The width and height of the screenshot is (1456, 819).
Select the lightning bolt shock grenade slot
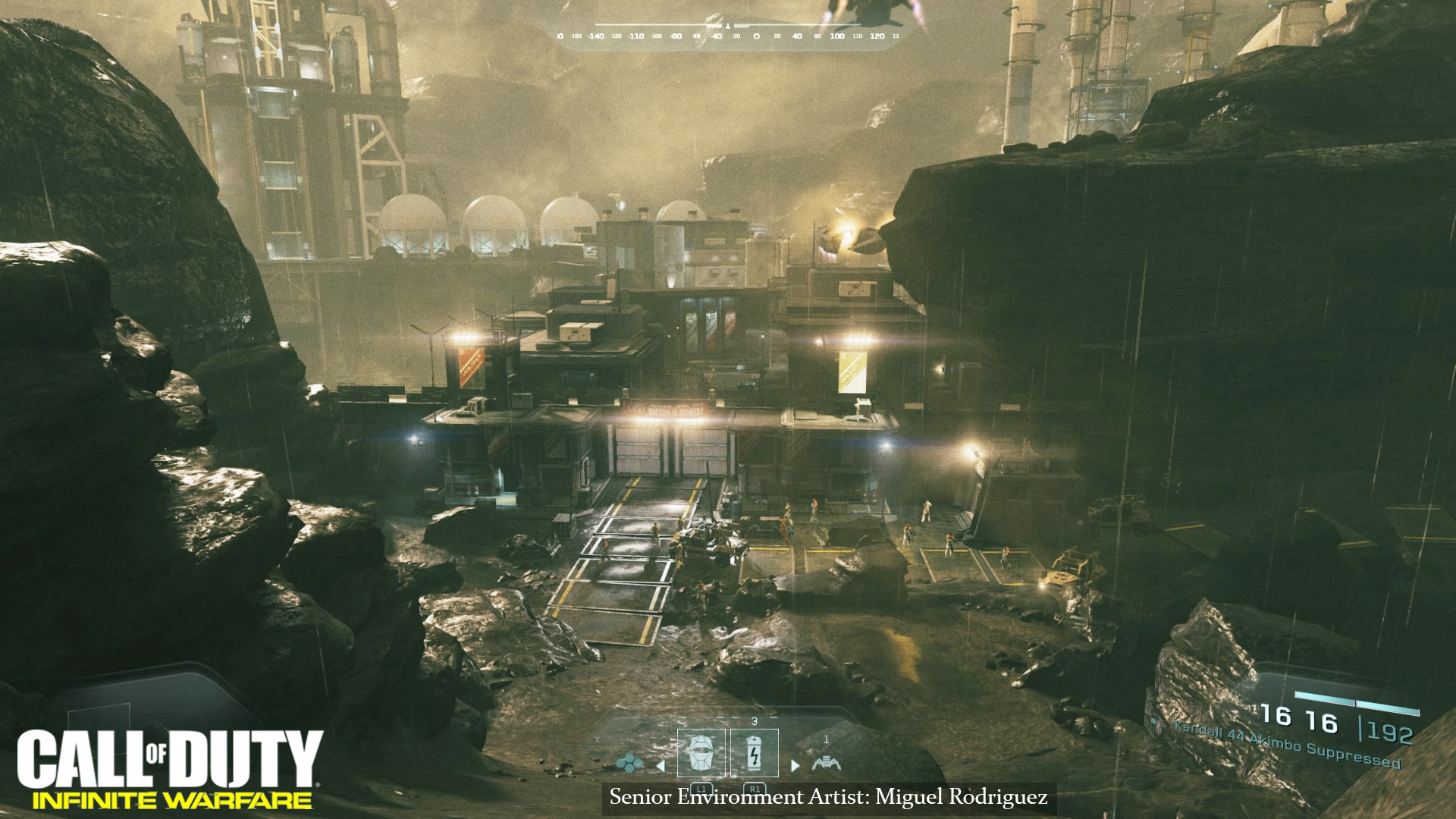(754, 753)
